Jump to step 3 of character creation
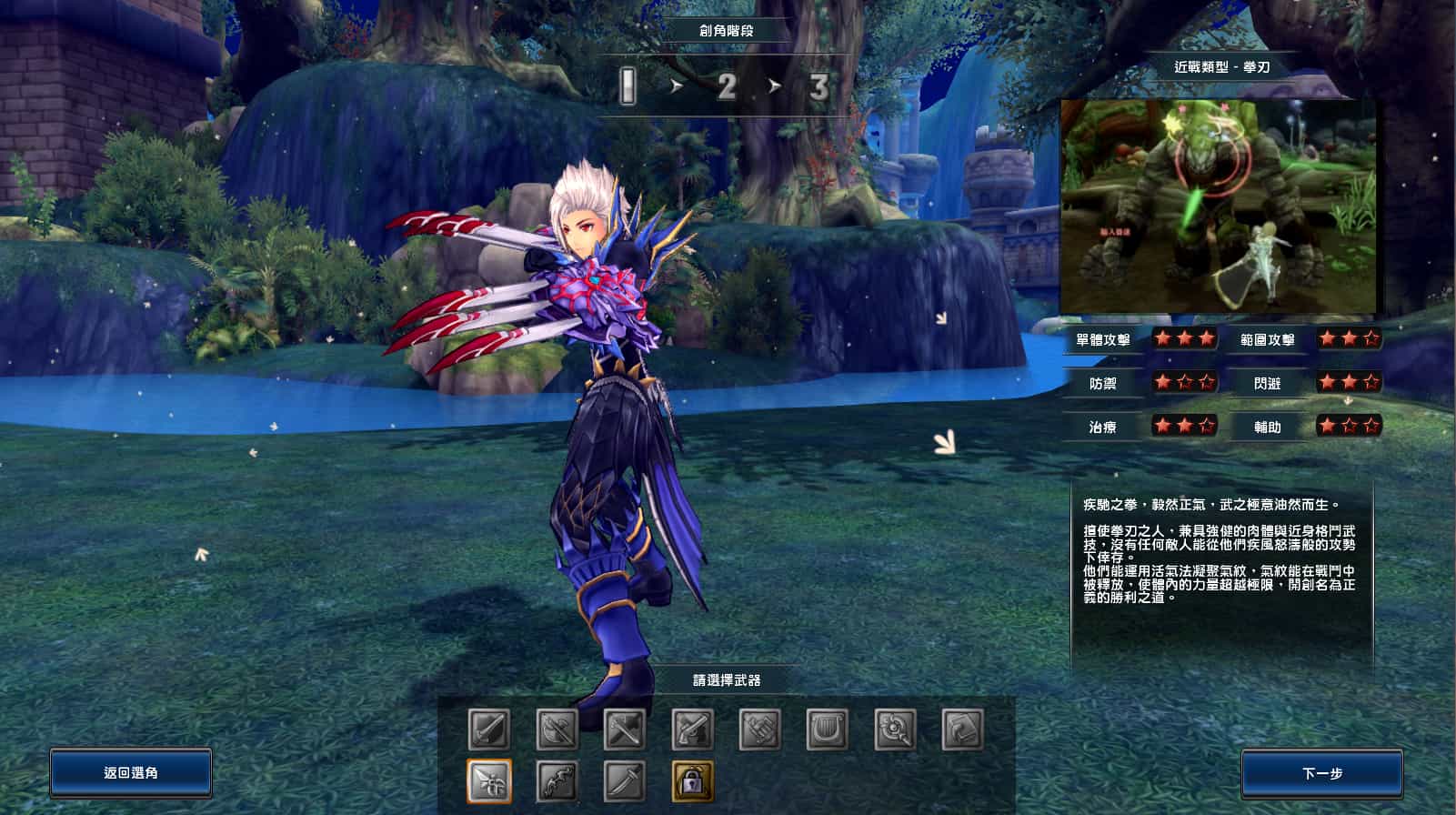The width and height of the screenshot is (1456, 815). pyautogui.click(x=819, y=87)
